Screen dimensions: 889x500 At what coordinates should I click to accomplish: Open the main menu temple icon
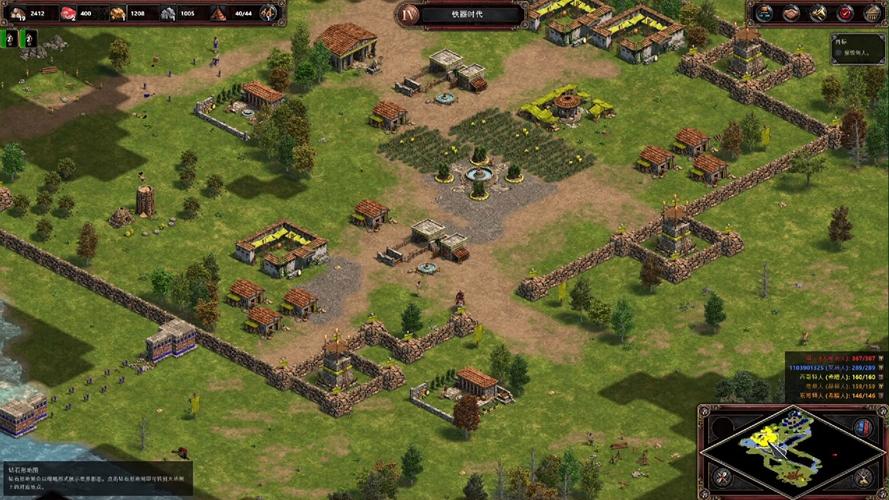click(871, 13)
